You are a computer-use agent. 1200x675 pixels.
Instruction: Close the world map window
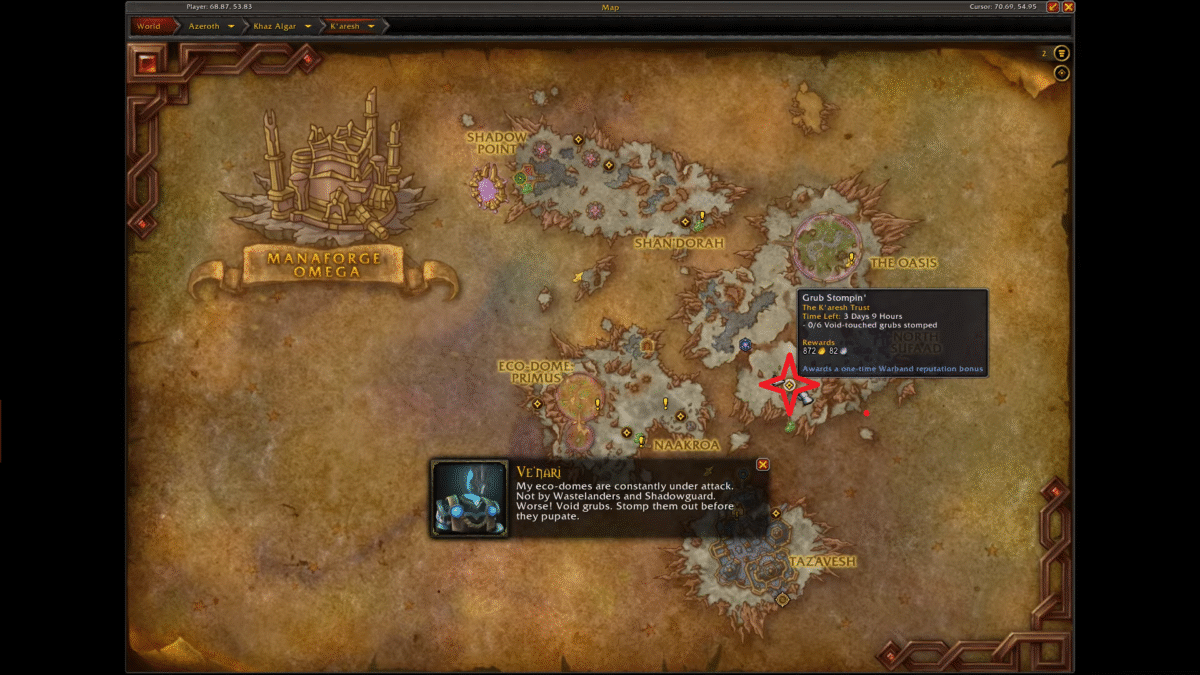point(1068,7)
